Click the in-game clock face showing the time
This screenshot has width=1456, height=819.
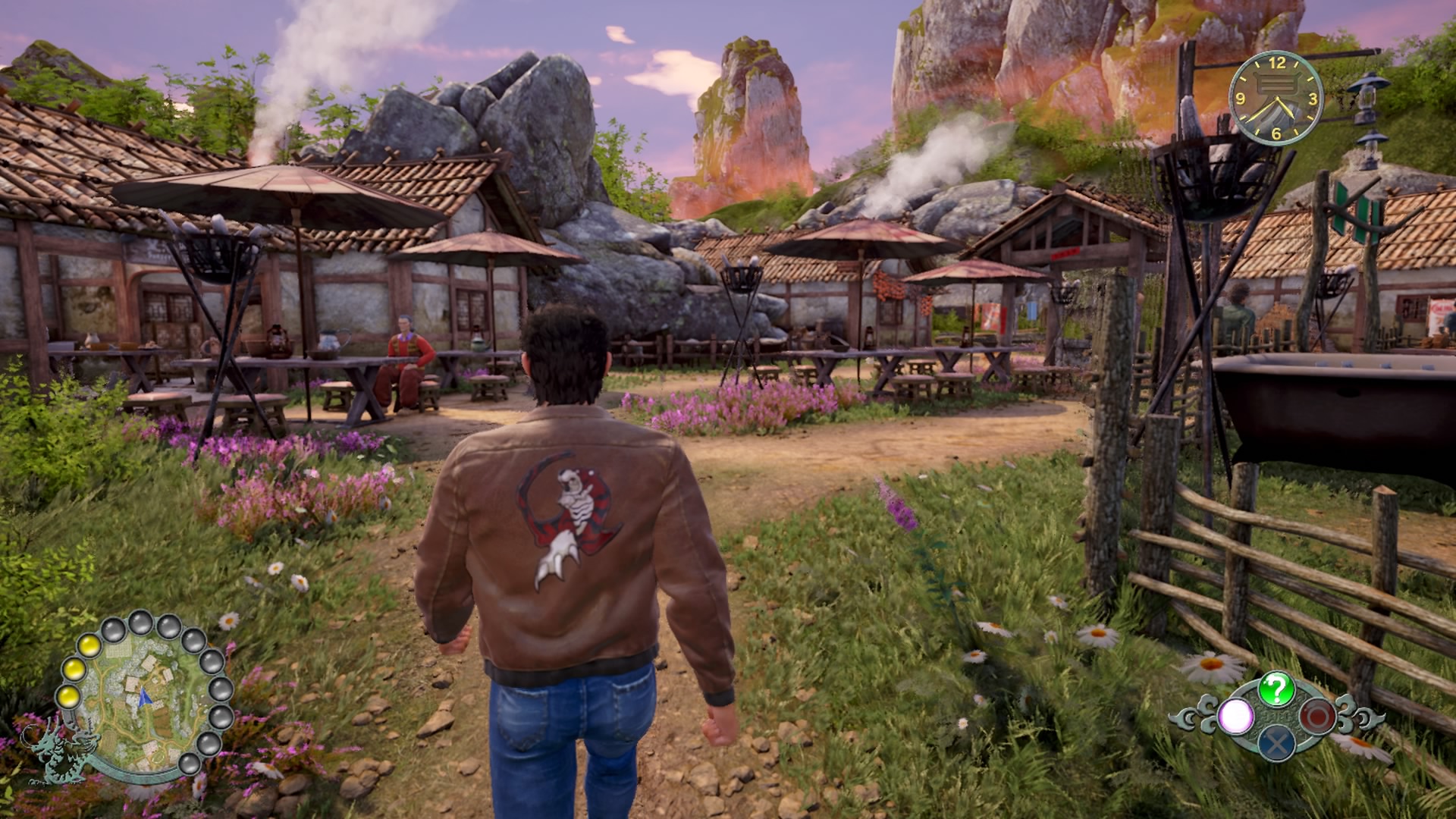point(1276,99)
